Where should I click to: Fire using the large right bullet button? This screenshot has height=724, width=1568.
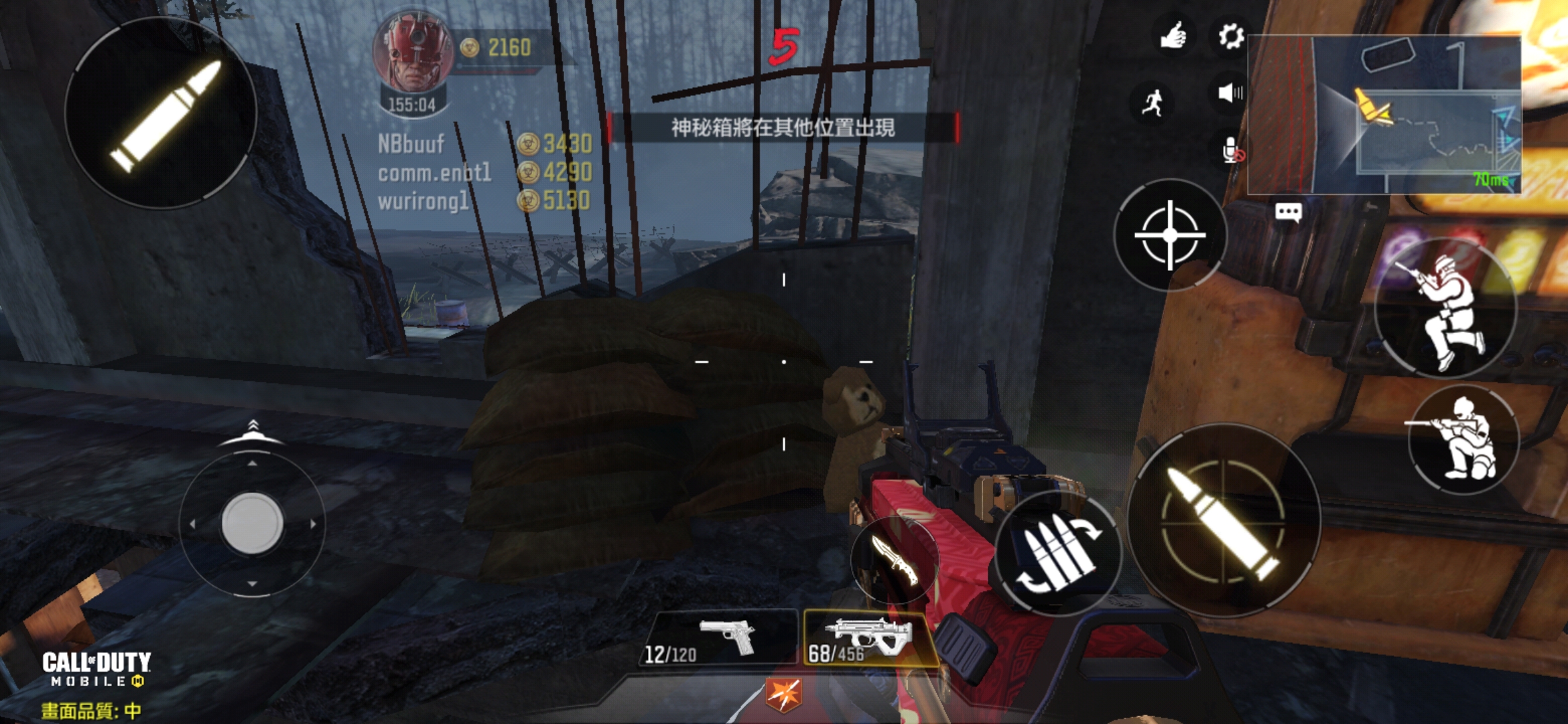1224,521
